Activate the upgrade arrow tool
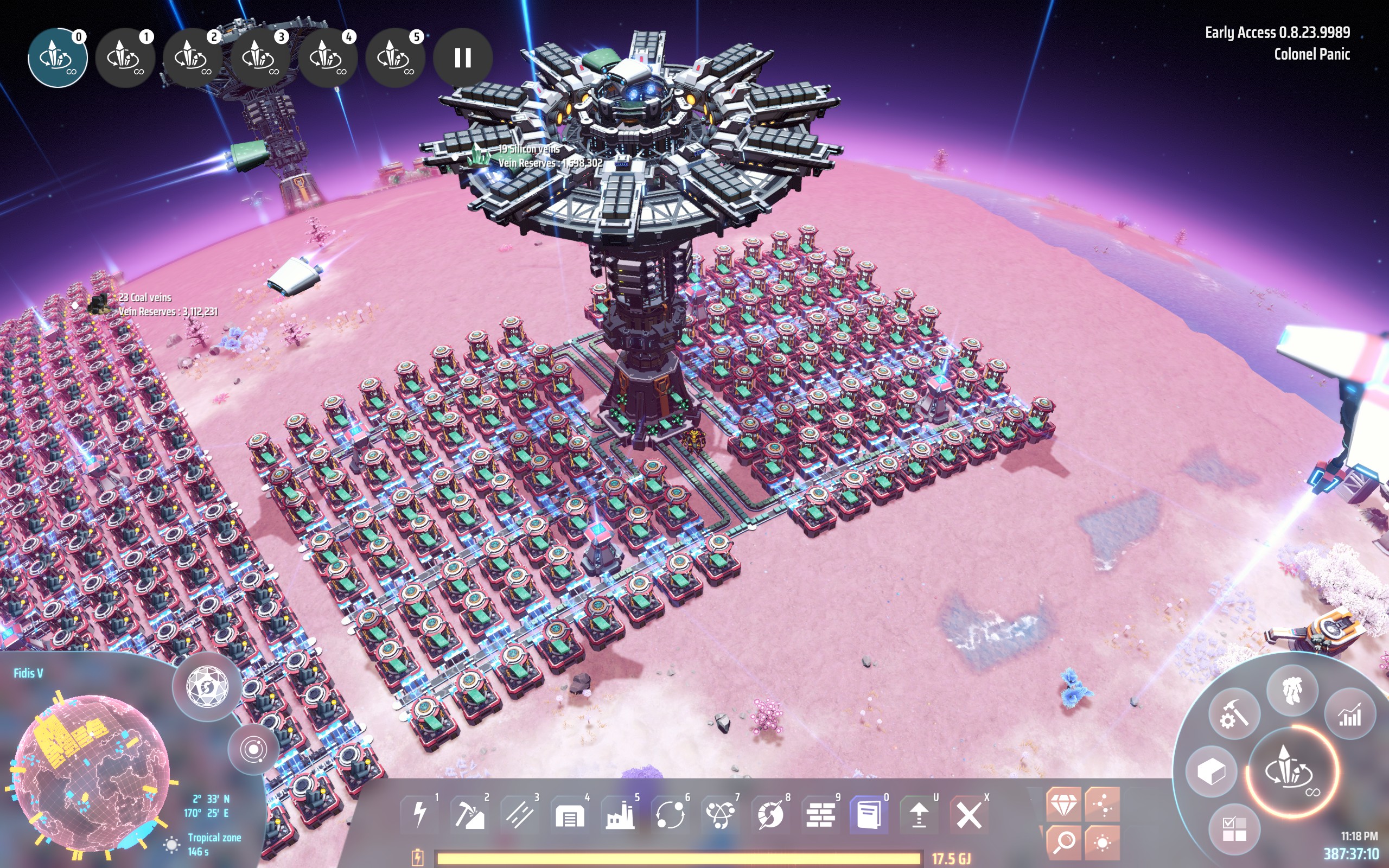This screenshot has width=1389, height=868. pos(919,815)
